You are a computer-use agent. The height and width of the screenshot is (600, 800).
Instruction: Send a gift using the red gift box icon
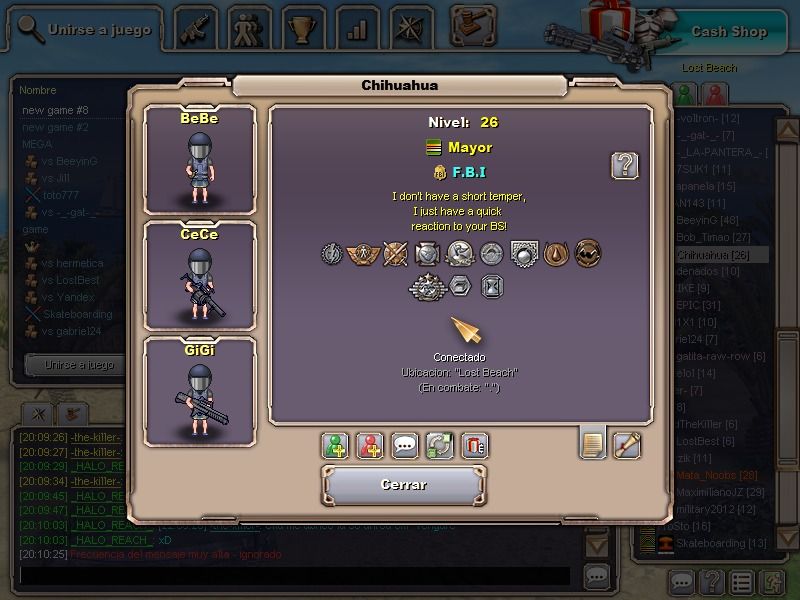tap(475, 445)
